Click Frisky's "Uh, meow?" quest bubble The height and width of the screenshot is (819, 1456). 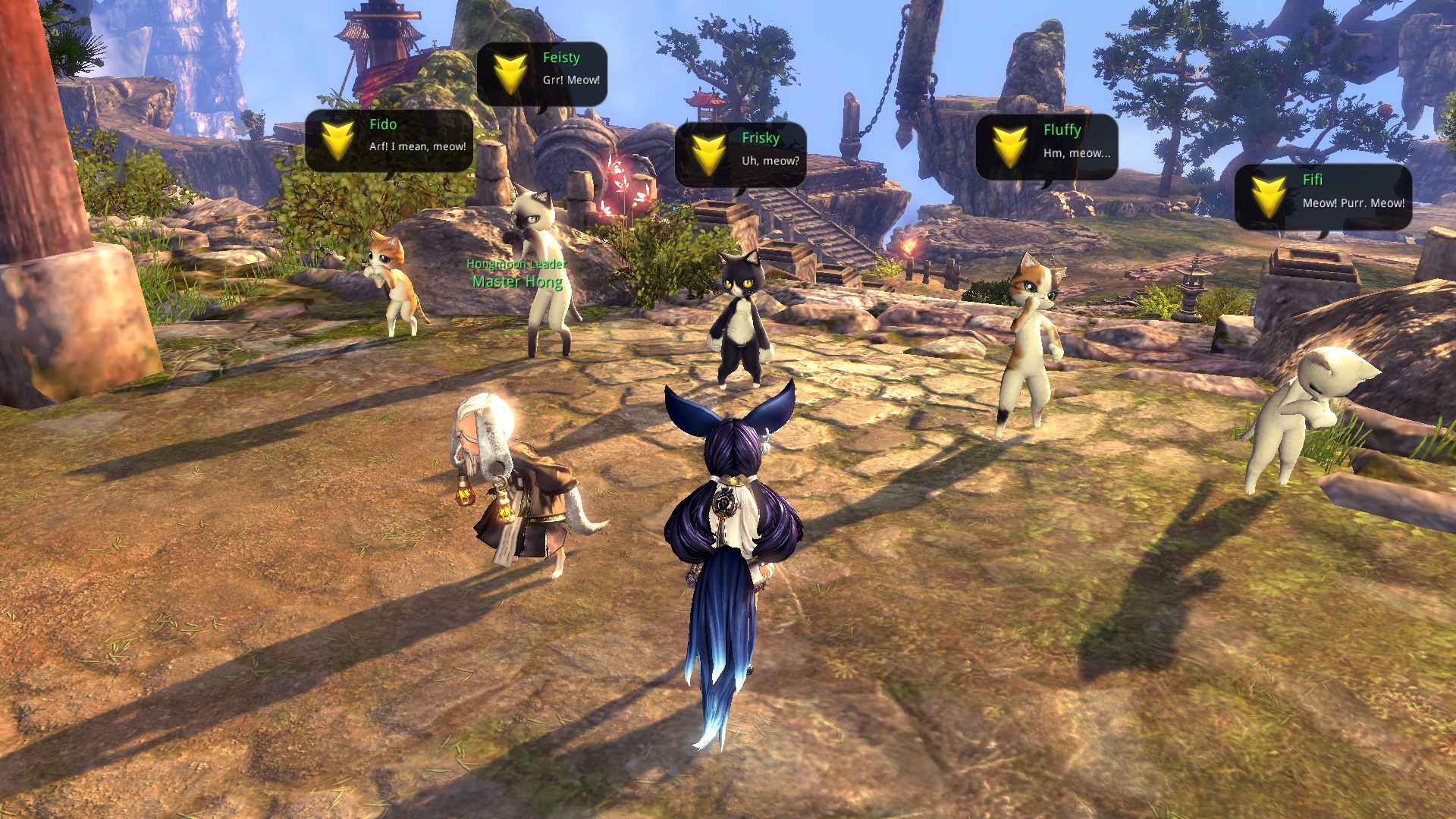click(x=740, y=154)
